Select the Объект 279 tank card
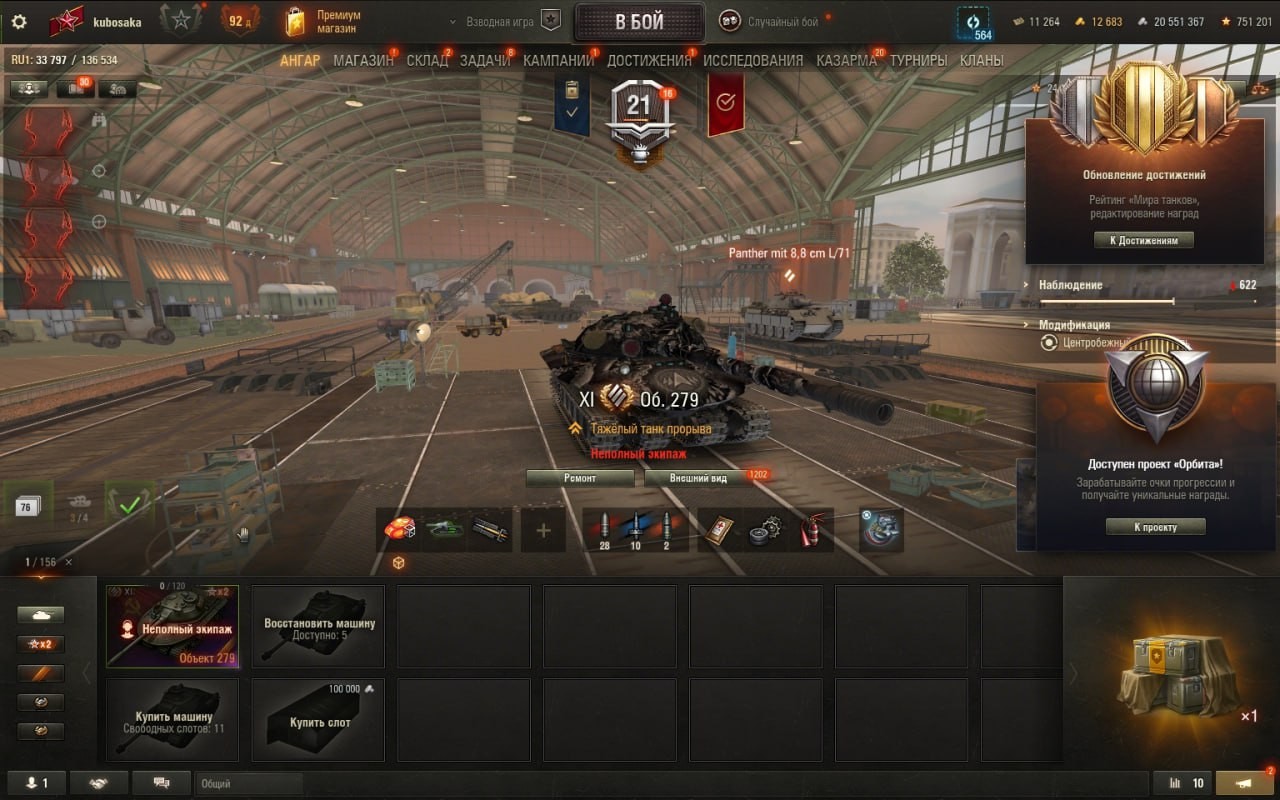1280x800 pixels. point(172,627)
